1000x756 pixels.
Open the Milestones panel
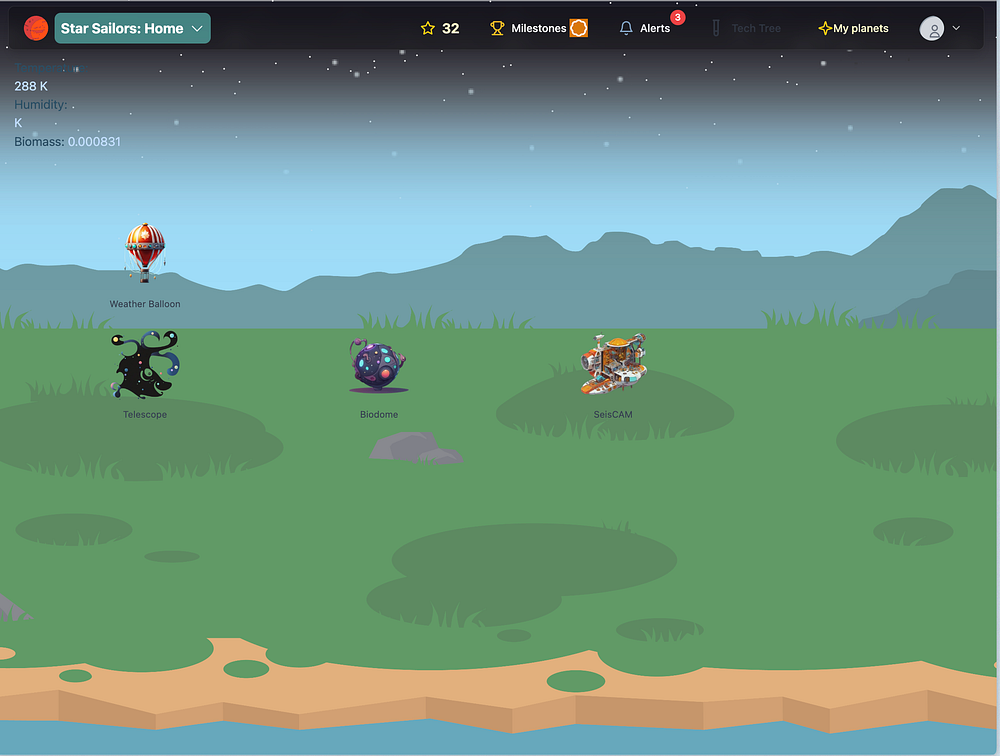(x=538, y=29)
